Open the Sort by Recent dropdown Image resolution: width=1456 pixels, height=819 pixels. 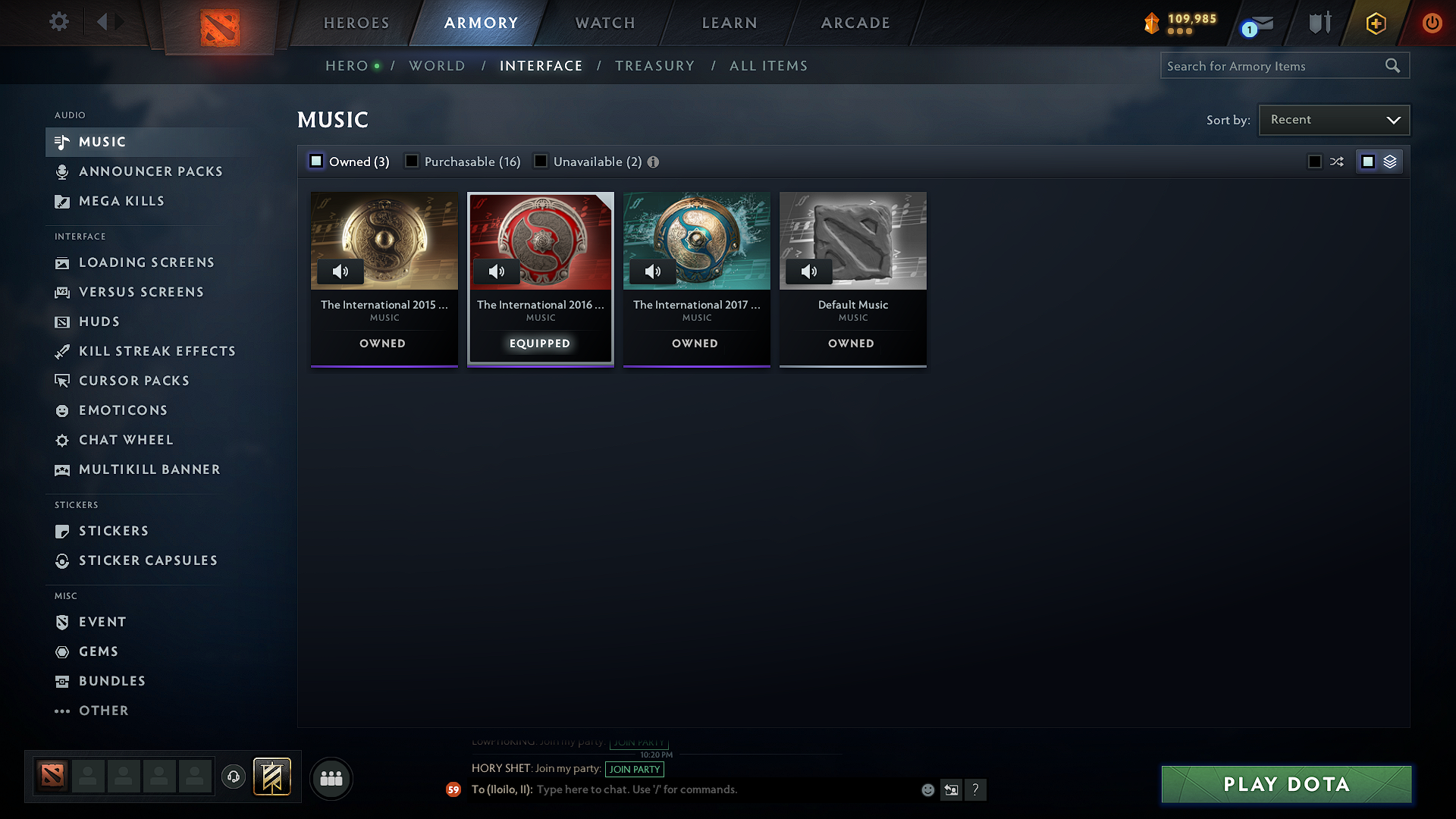pyautogui.click(x=1333, y=119)
